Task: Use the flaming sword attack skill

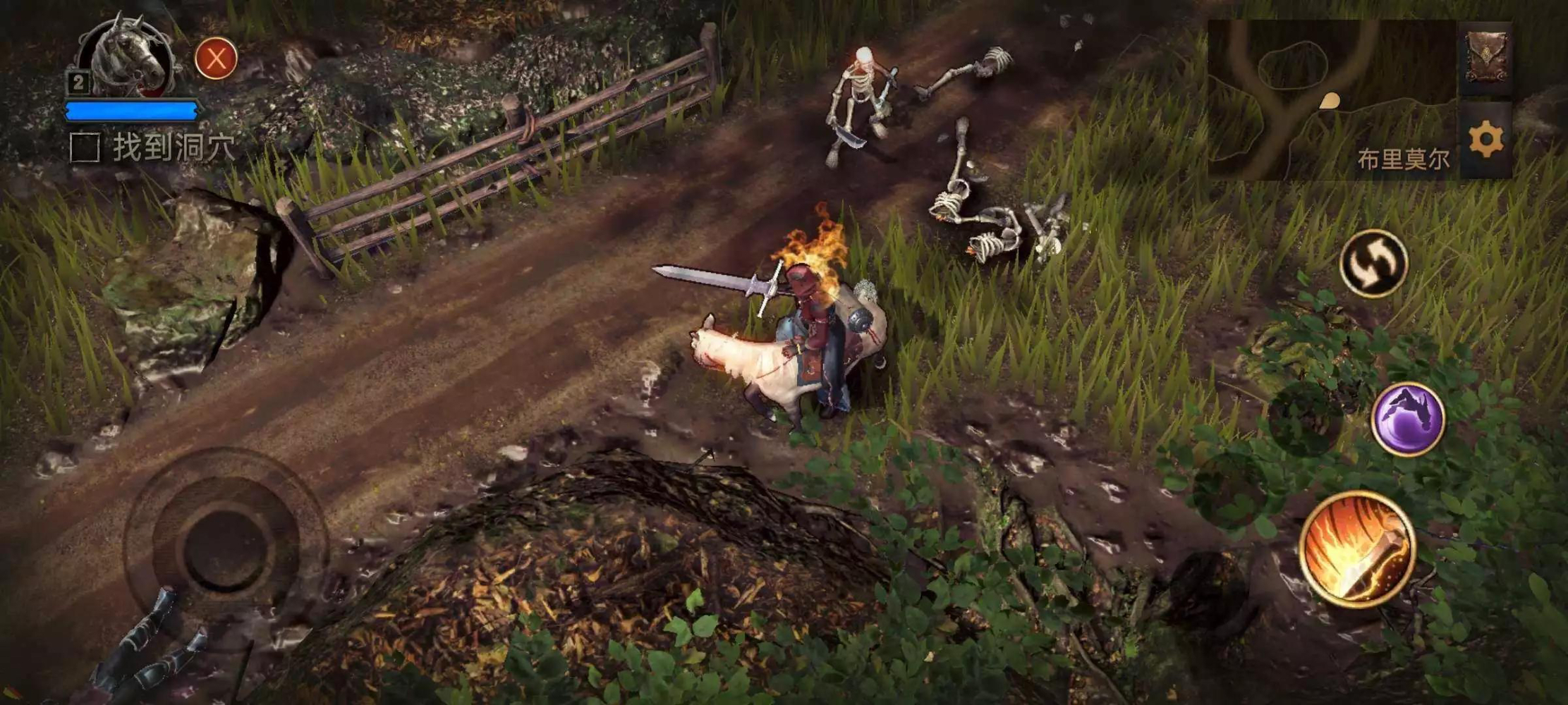Action: click(x=1357, y=550)
